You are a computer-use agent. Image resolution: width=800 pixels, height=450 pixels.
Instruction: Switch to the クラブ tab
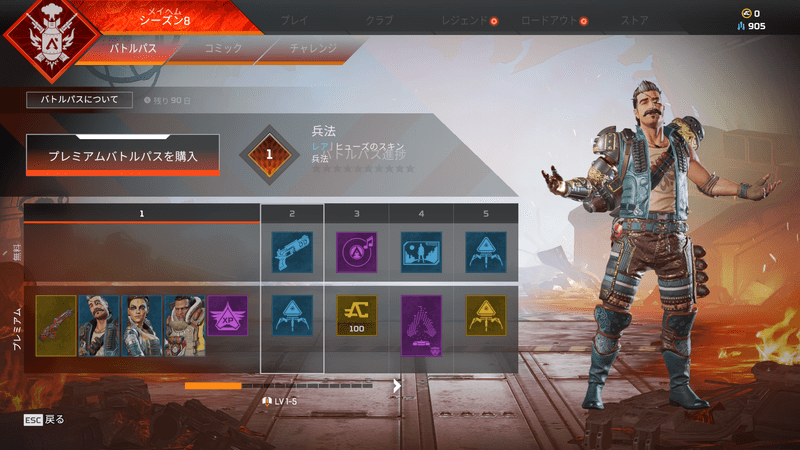click(378, 19)
